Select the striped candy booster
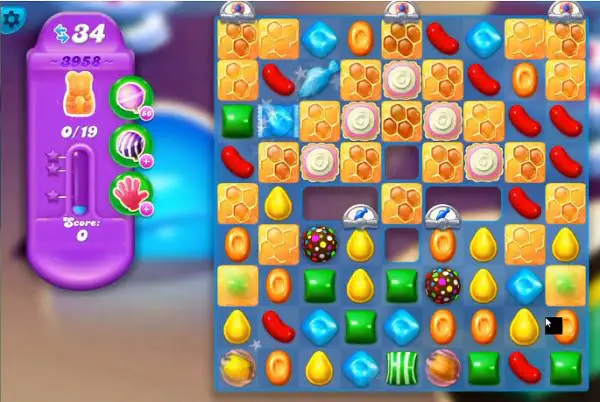Image resolution: width=600 pixels, height=402 pixels. (128, 142)
